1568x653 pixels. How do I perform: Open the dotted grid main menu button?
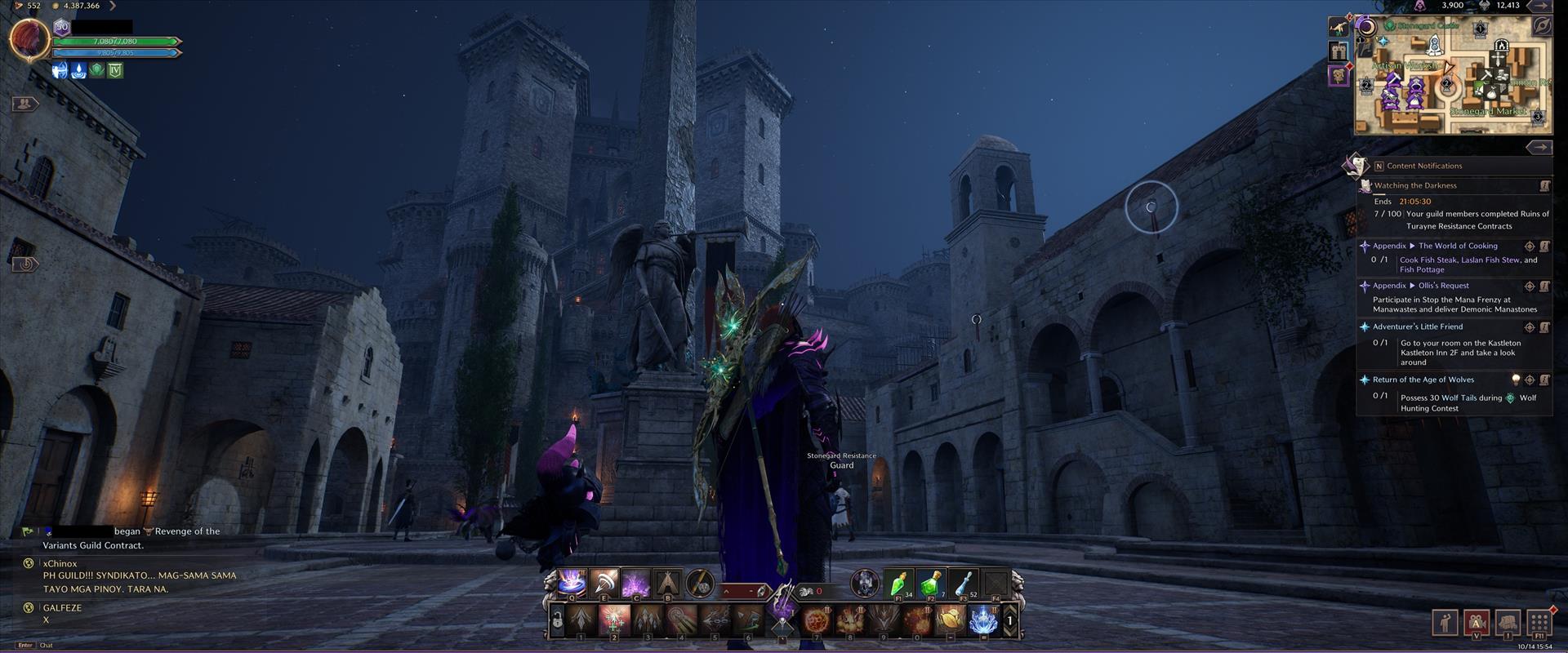1539,622
